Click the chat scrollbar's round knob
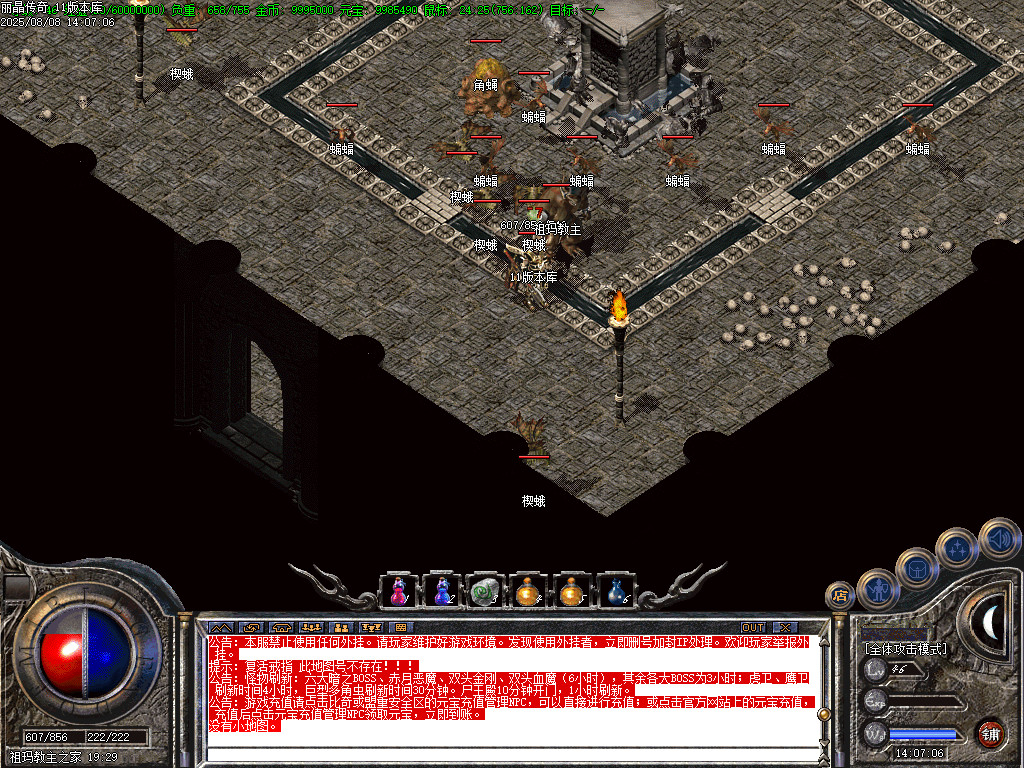 tap(825, 714)
